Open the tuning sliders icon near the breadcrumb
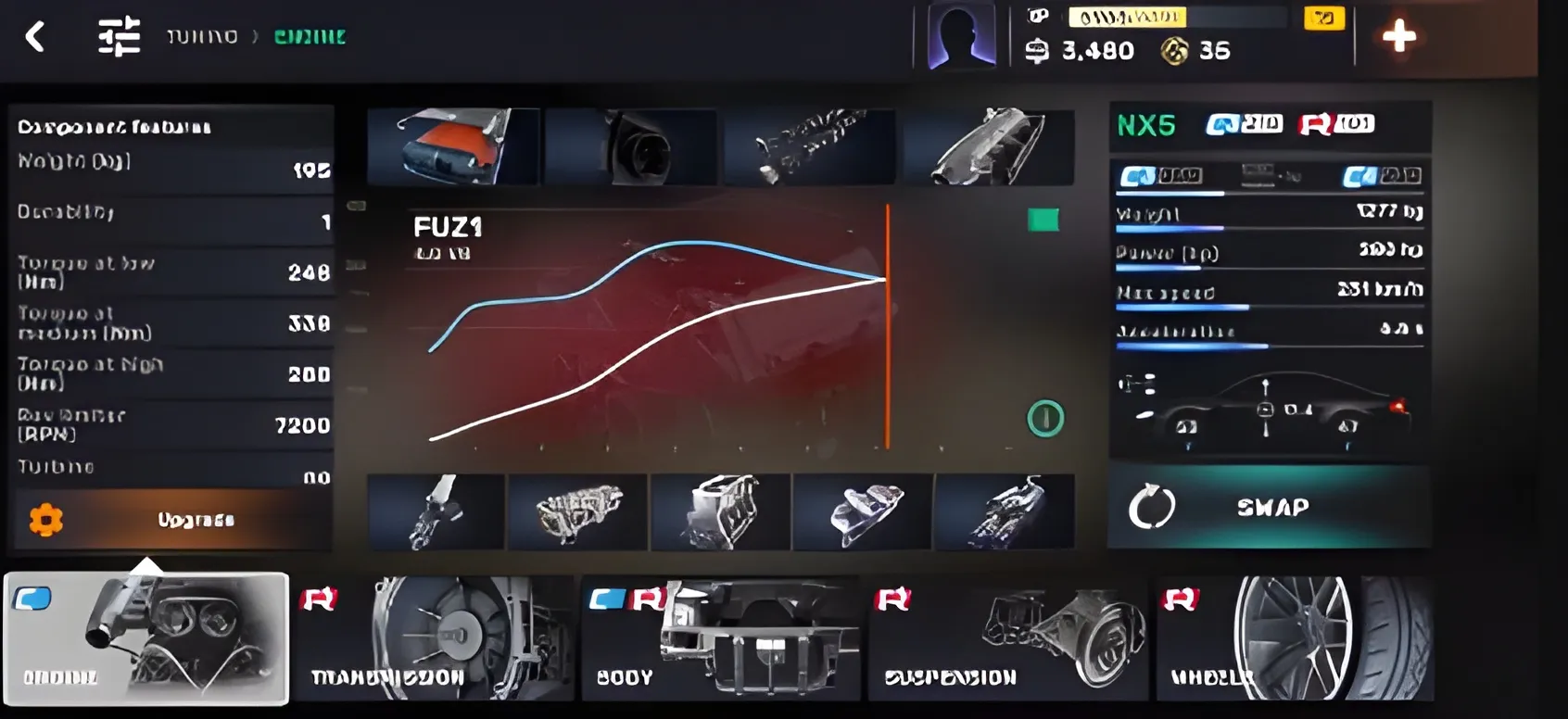1568x719 pixels. tap(118, 35)
